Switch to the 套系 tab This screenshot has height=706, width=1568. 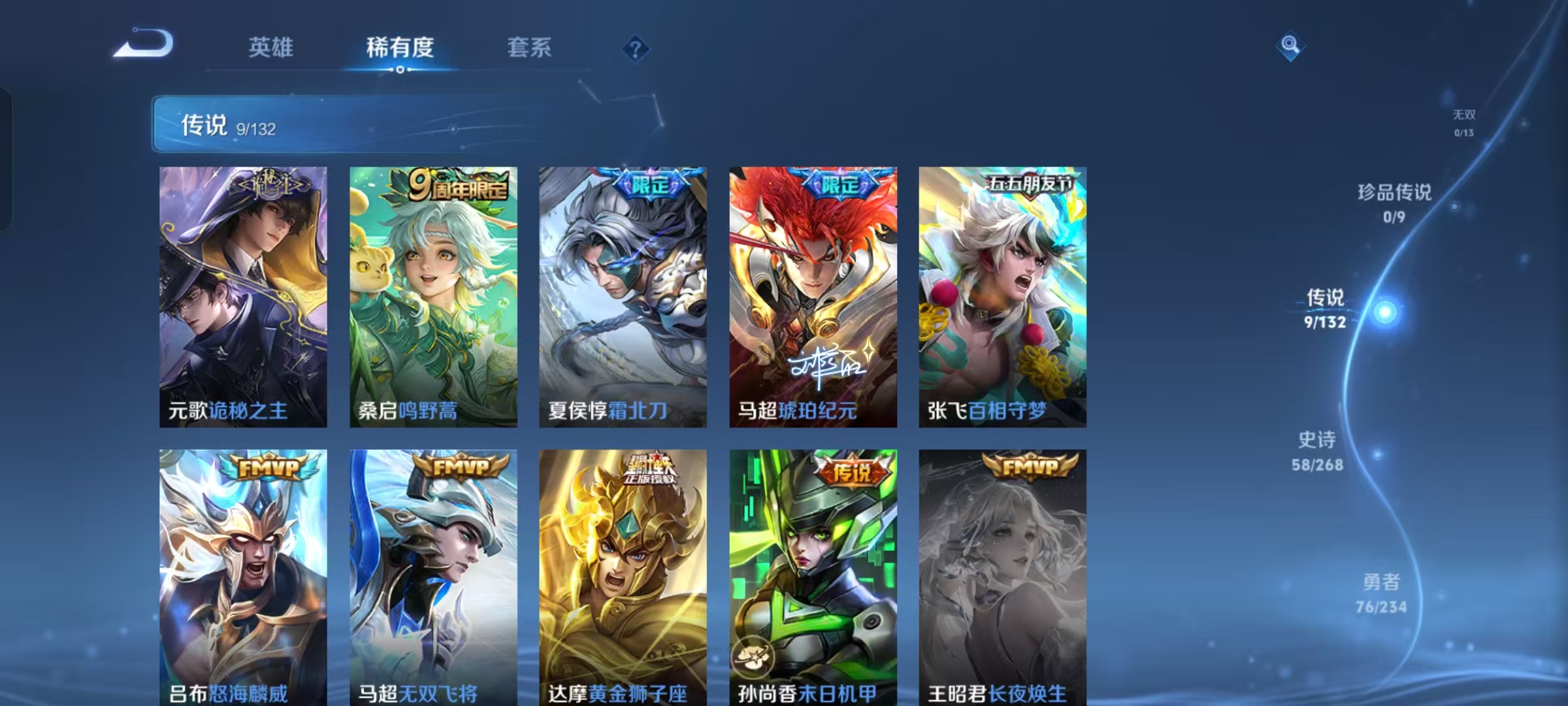pos(529,48)
